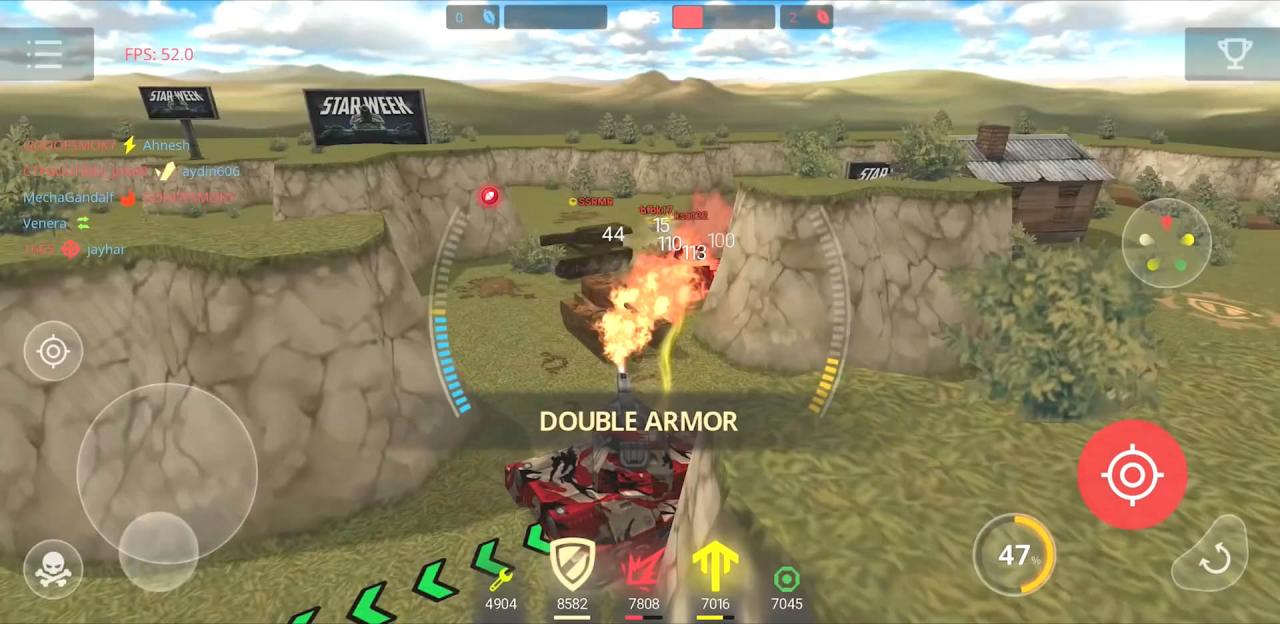Toggle the small crosshair aim button
This screenshot has width=1280, height=624.
pos(53,351)
